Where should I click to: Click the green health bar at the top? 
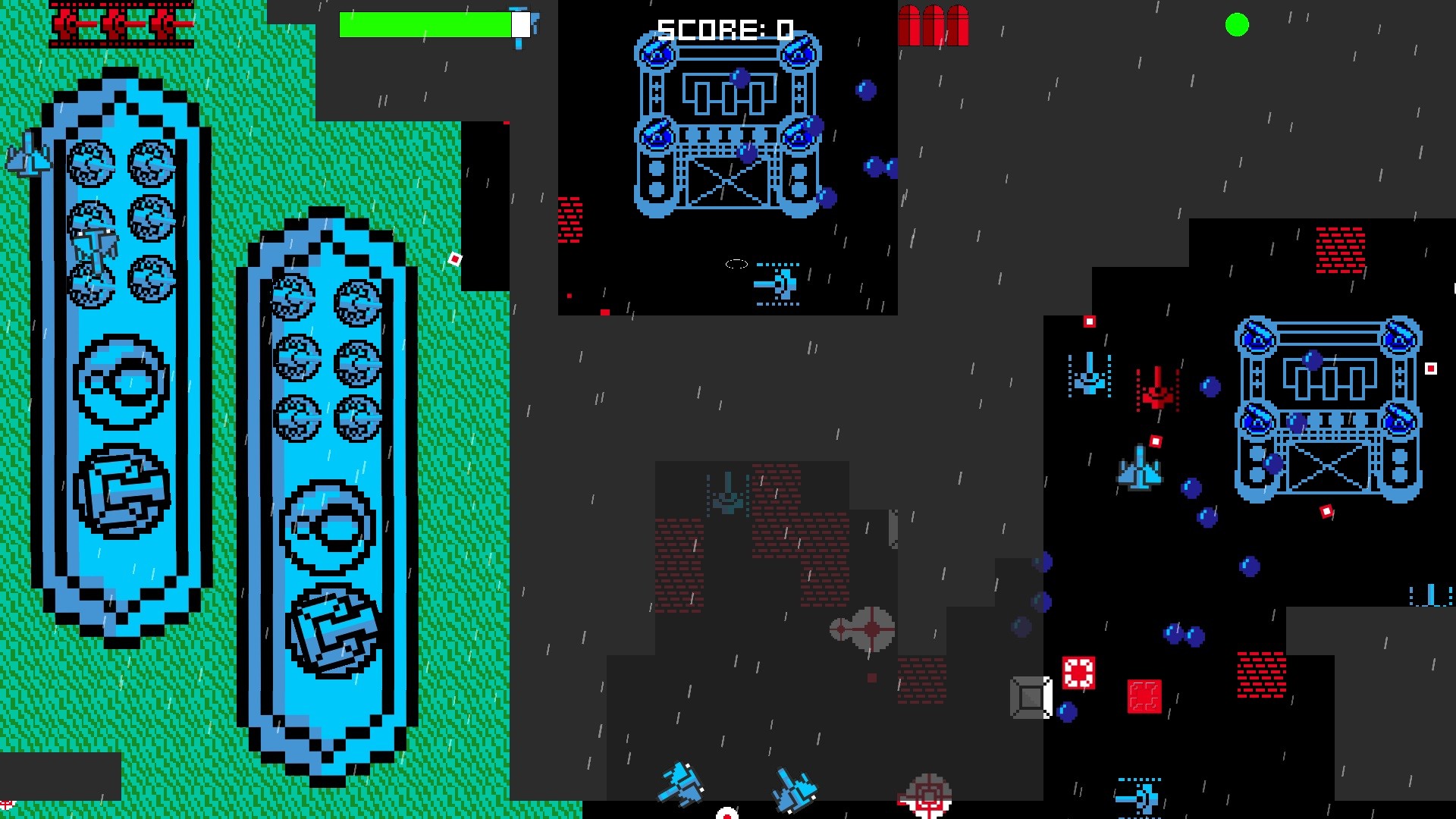coord(425,25)
